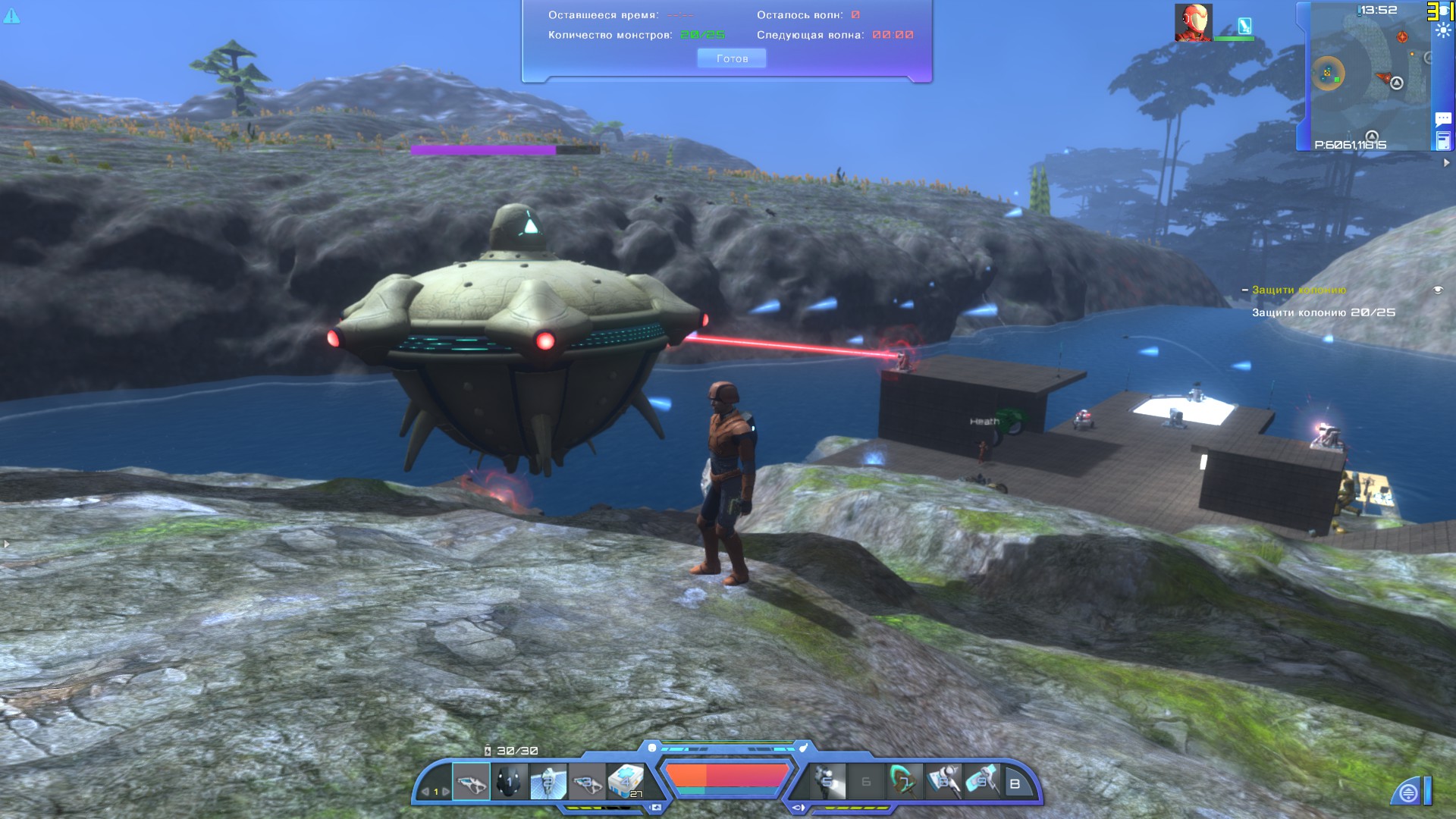Switch to the previous hotbar page arrow
Image resolution: width=1456 pixels, height=819 pixels.
(x=425, y=792)
